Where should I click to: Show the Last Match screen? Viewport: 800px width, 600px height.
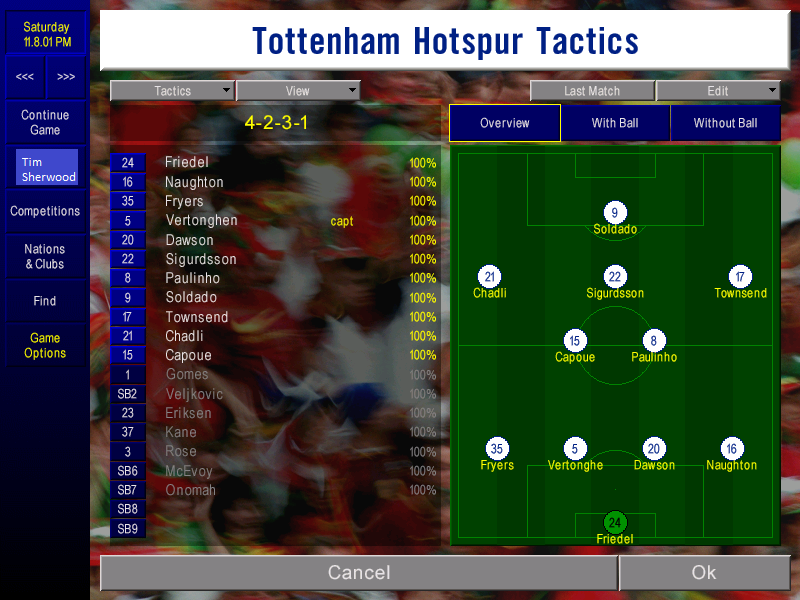[x=592, y=91]
